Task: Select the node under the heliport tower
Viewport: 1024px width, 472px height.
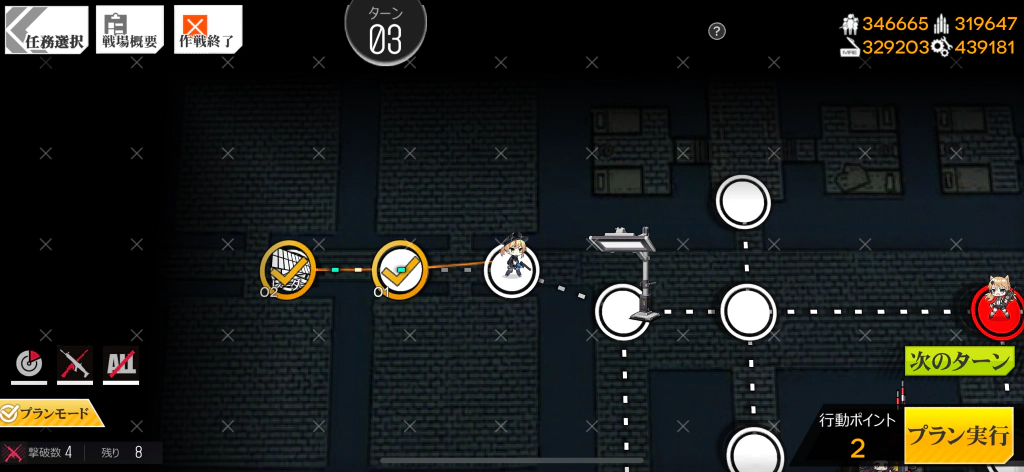Action: (622, 311)
